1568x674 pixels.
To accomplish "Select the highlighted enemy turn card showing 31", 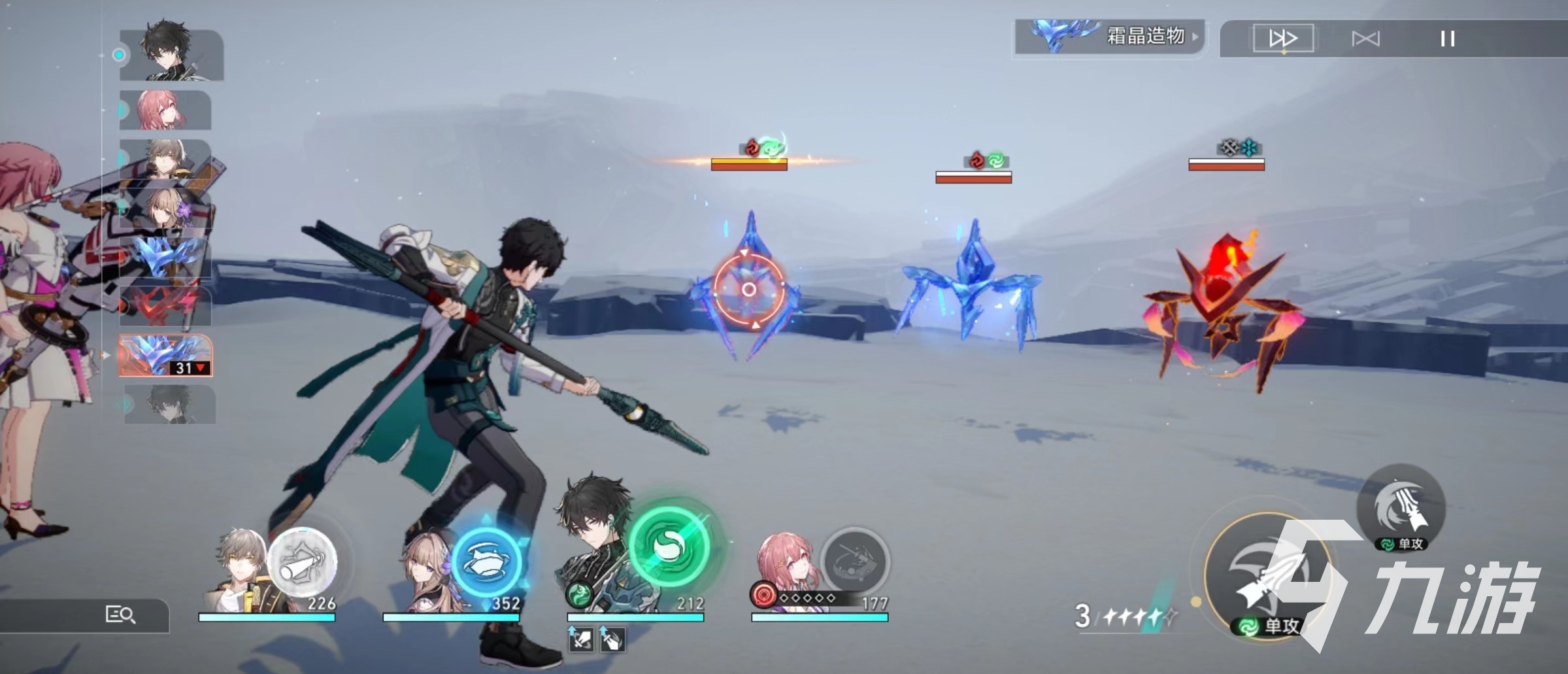I will (165, 356).
